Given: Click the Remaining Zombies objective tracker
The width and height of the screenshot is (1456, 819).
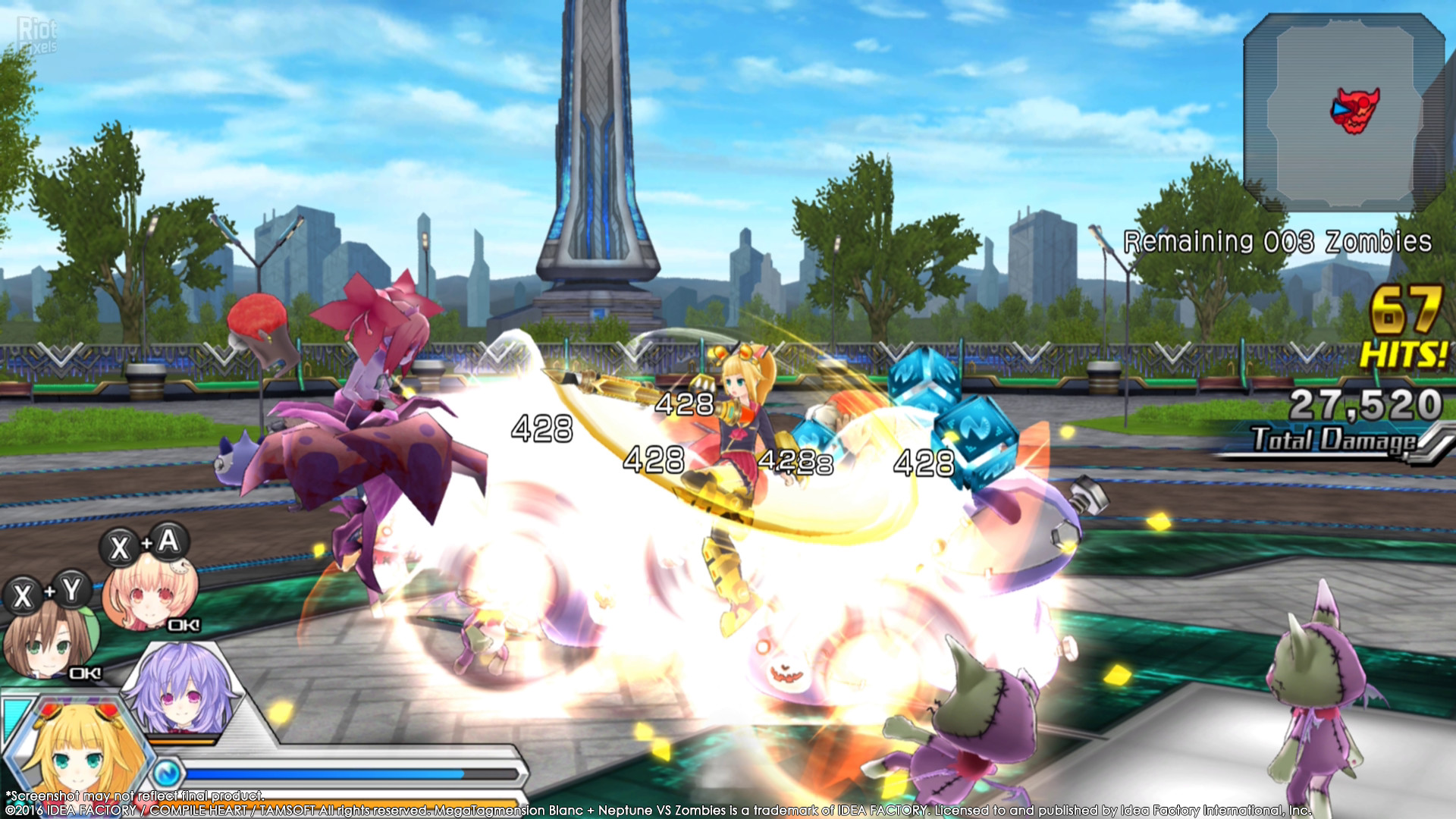Looking at the screenshot, I should pos(1277,242).
